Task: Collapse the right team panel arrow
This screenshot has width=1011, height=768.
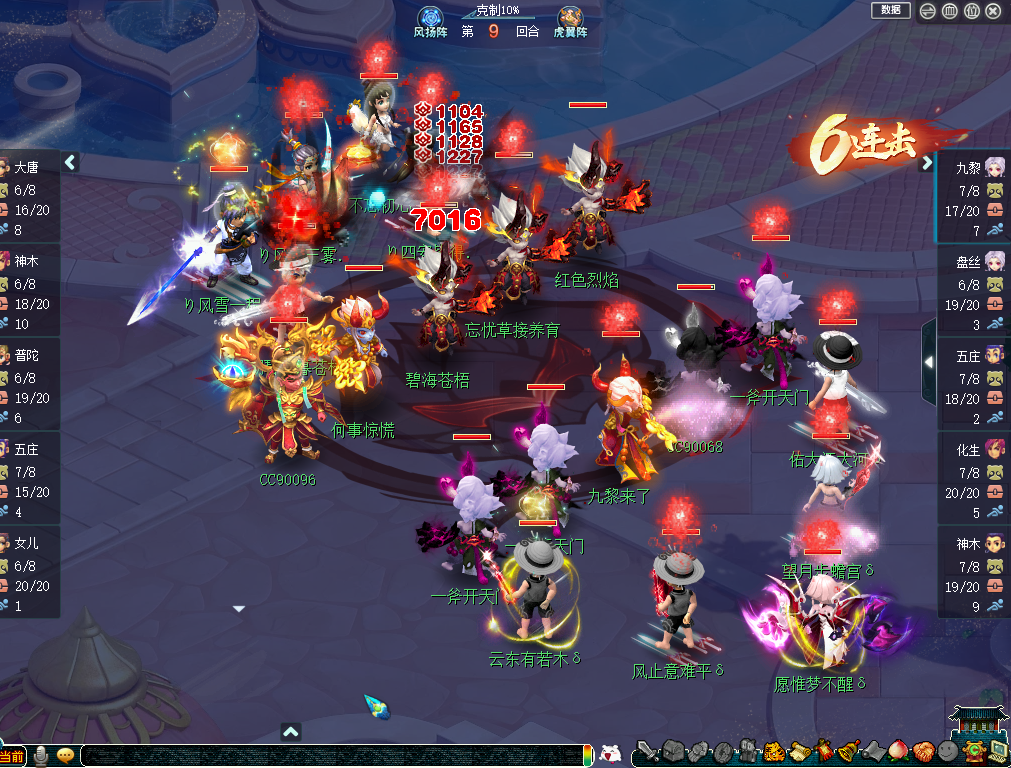Action: [926, 162]
